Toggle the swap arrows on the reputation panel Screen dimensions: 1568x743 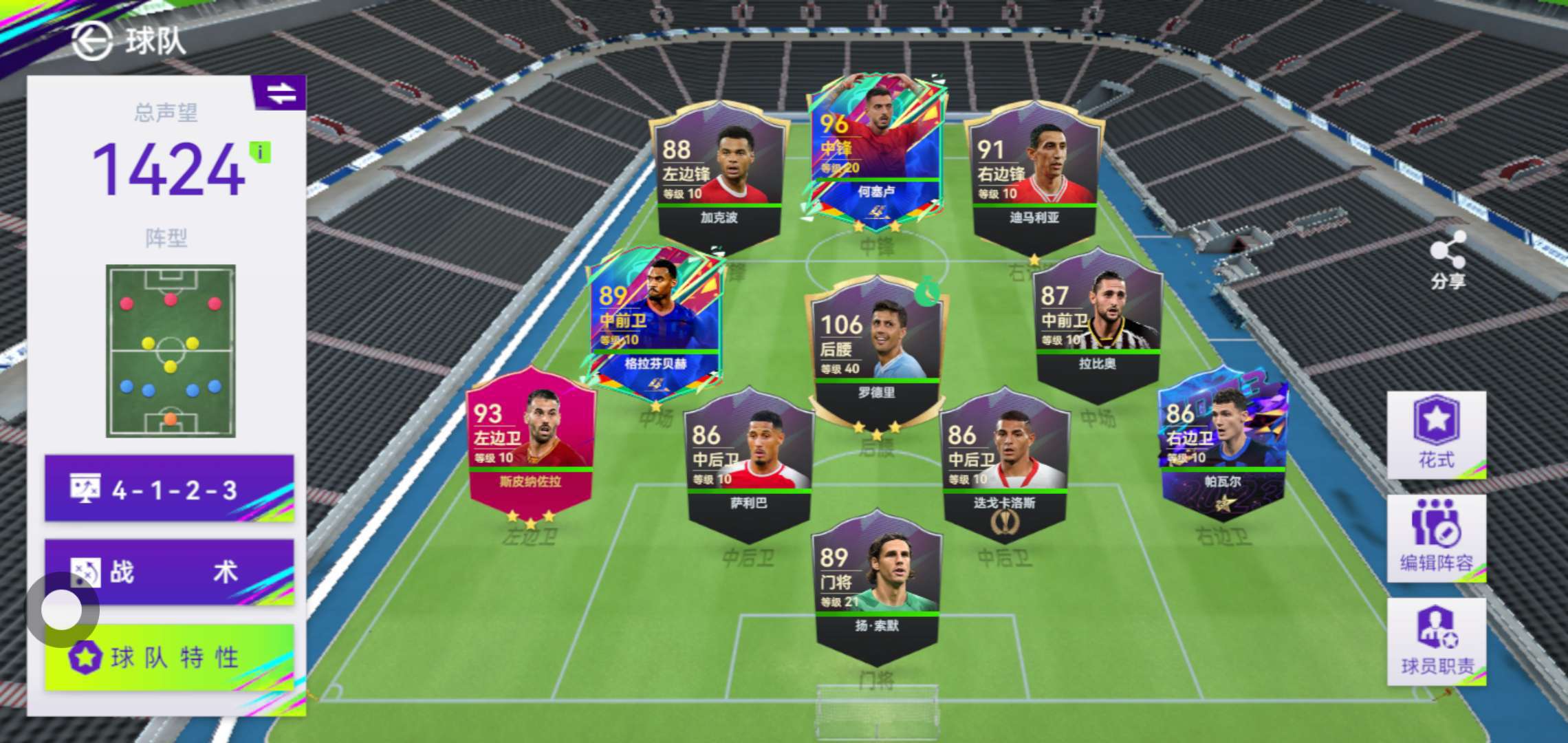coord(281,93)
